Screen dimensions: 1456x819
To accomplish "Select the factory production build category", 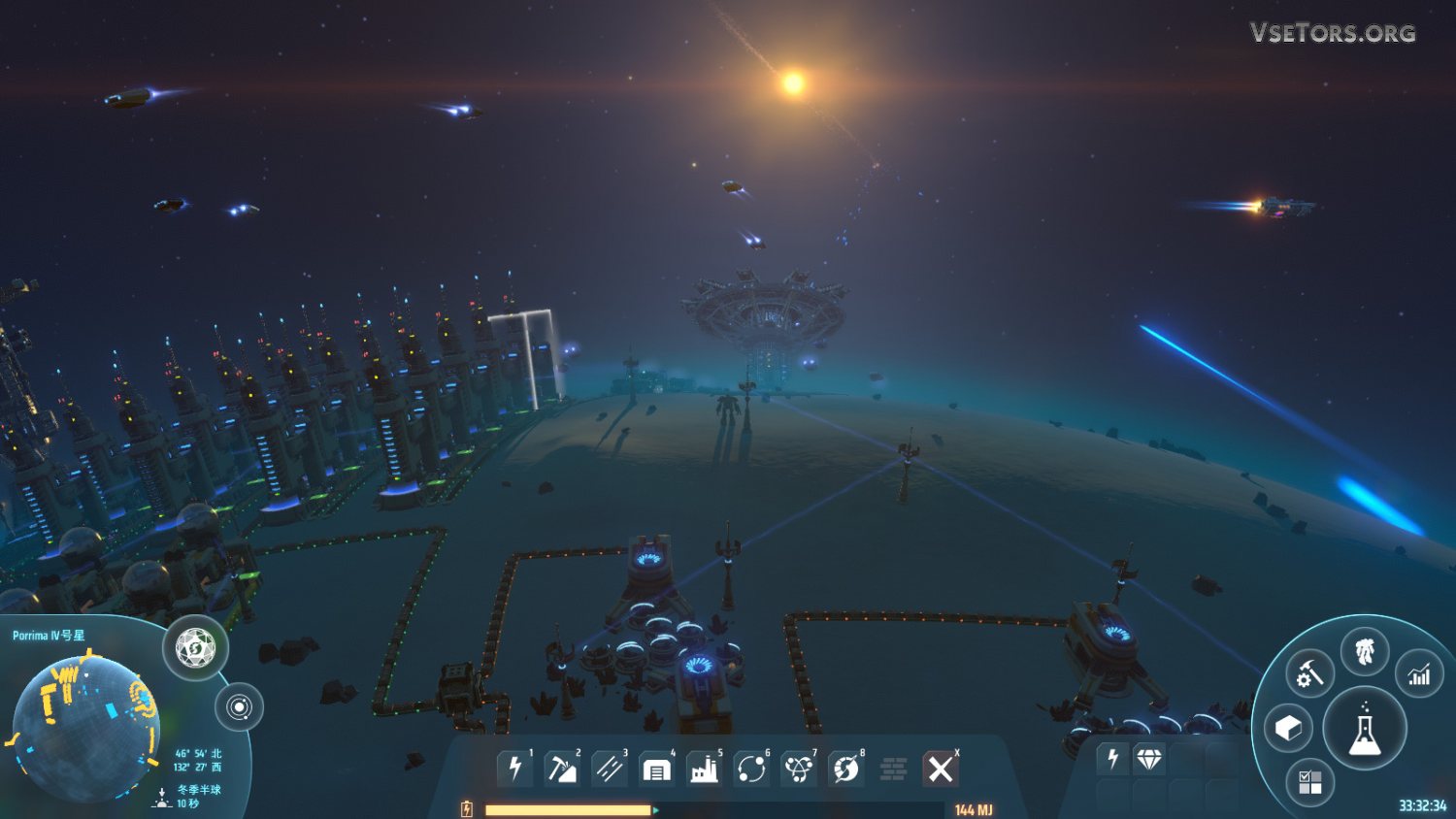I will tap(704, 770).
